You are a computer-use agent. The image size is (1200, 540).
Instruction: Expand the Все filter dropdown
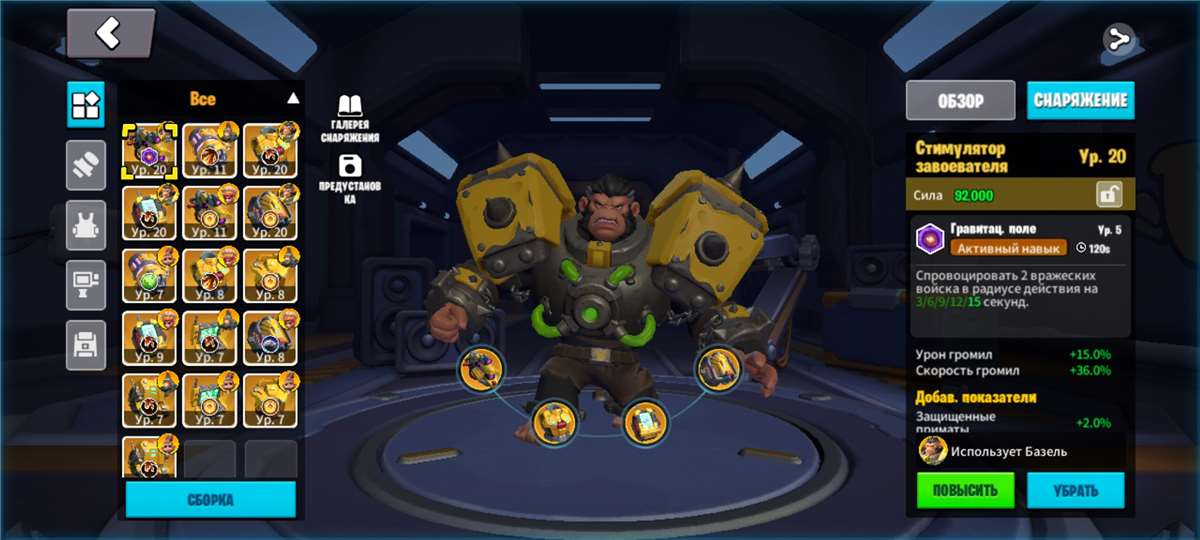[x=293, y=98]
